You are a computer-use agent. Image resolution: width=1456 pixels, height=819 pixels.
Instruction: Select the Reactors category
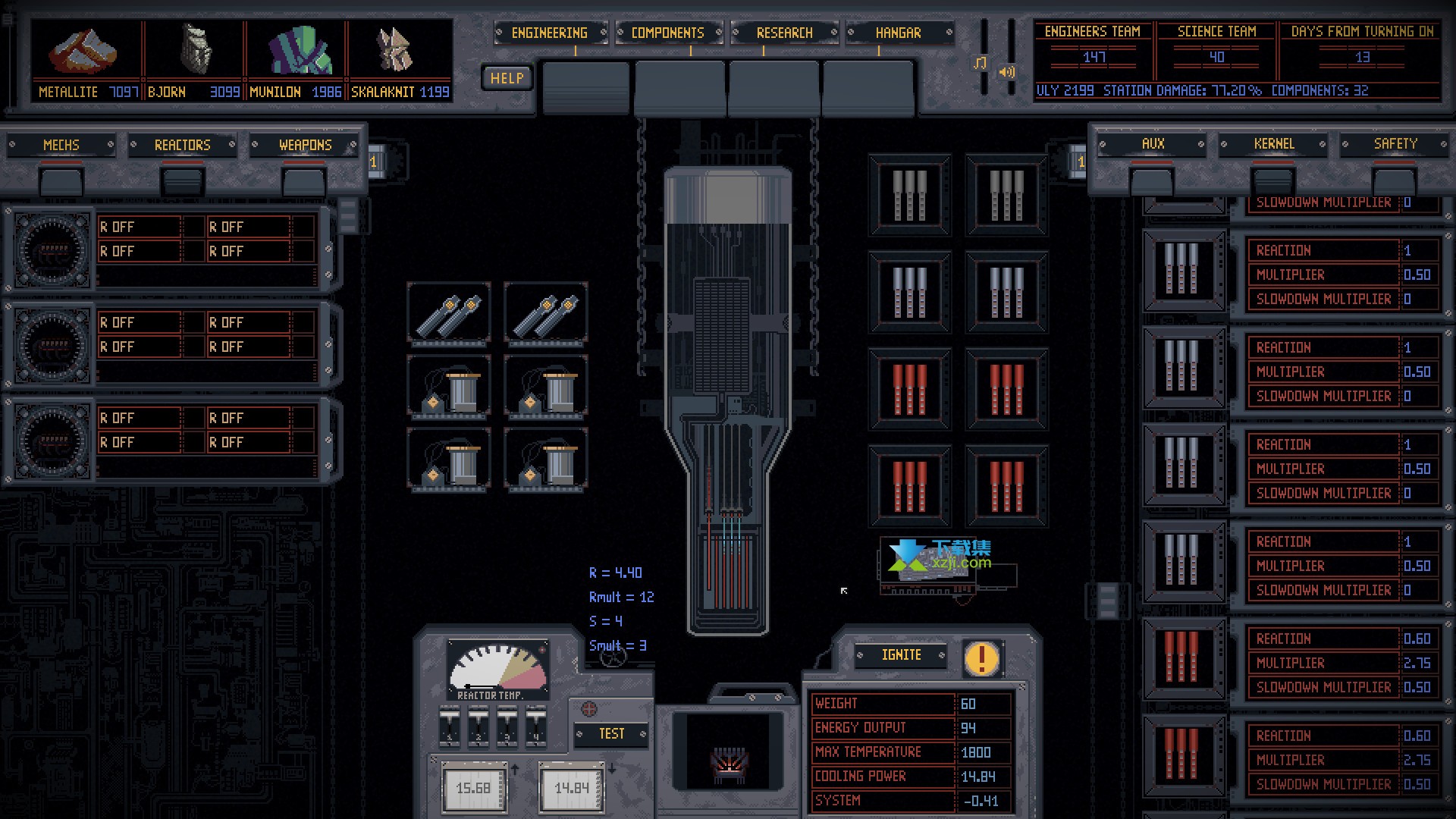point(182,145)
